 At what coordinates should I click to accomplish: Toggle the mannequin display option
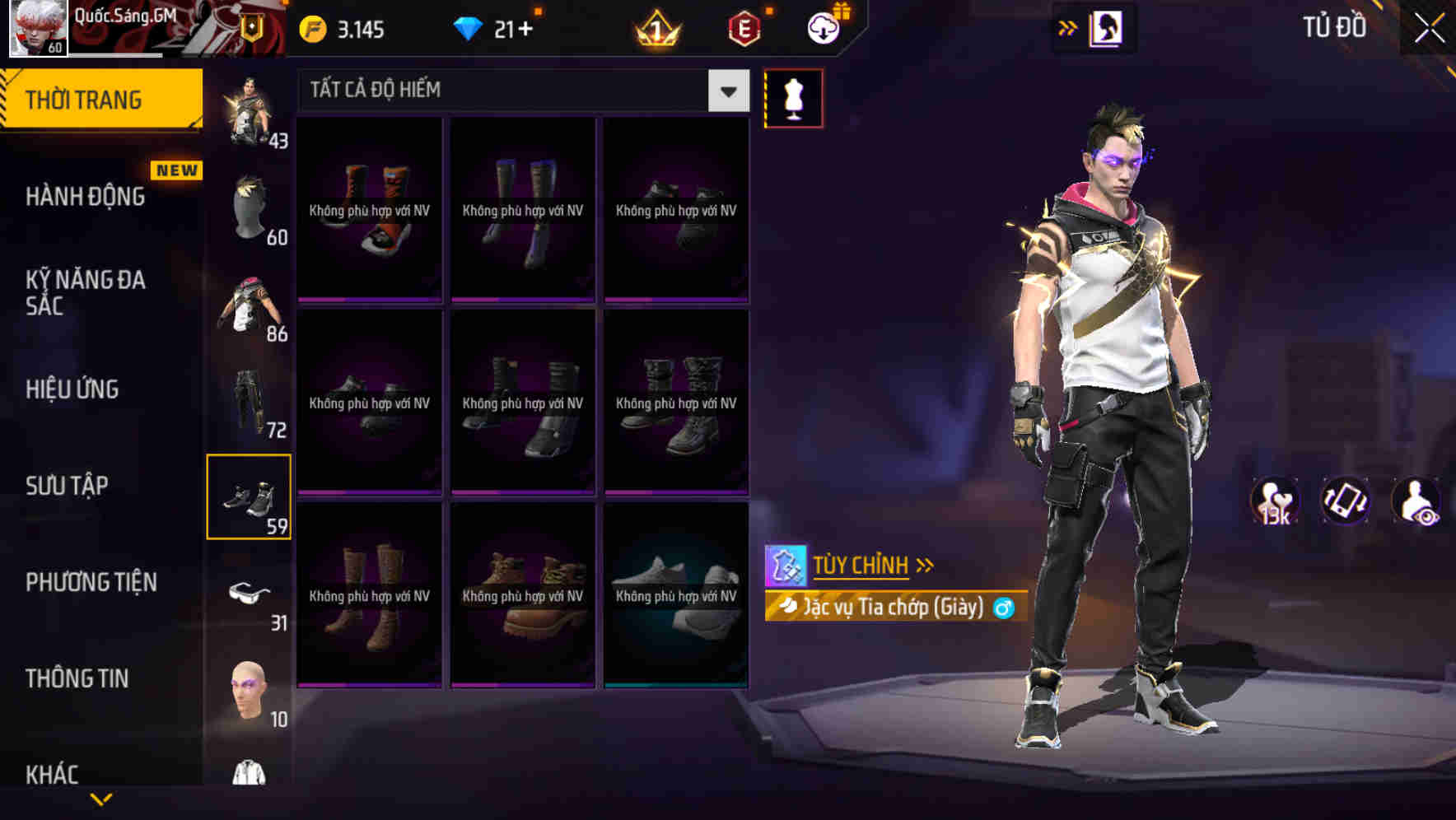[x=793, y=97]
